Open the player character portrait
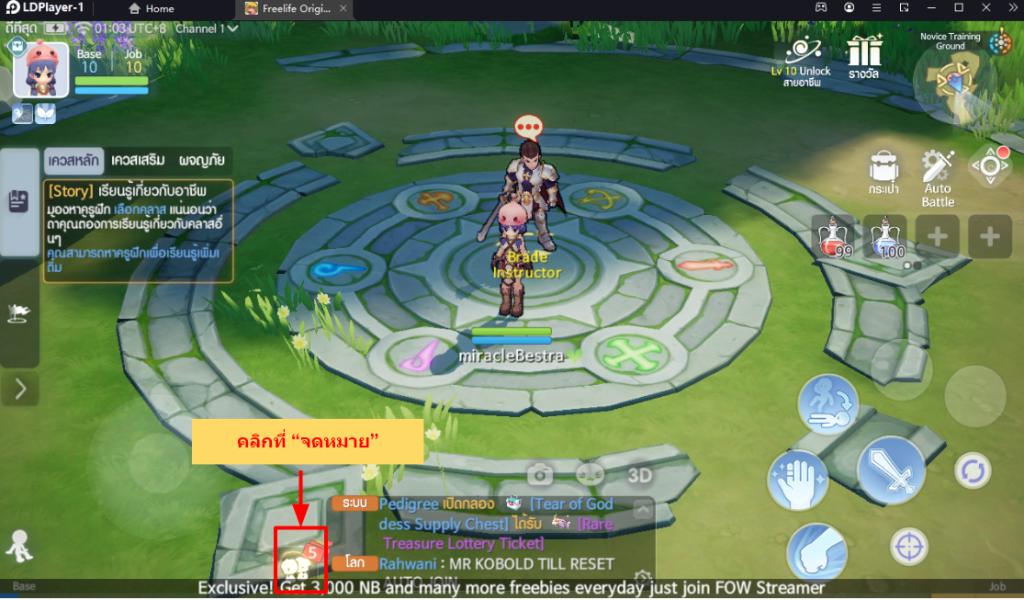This screenshot has width=1024, height=600. point(41,70)
